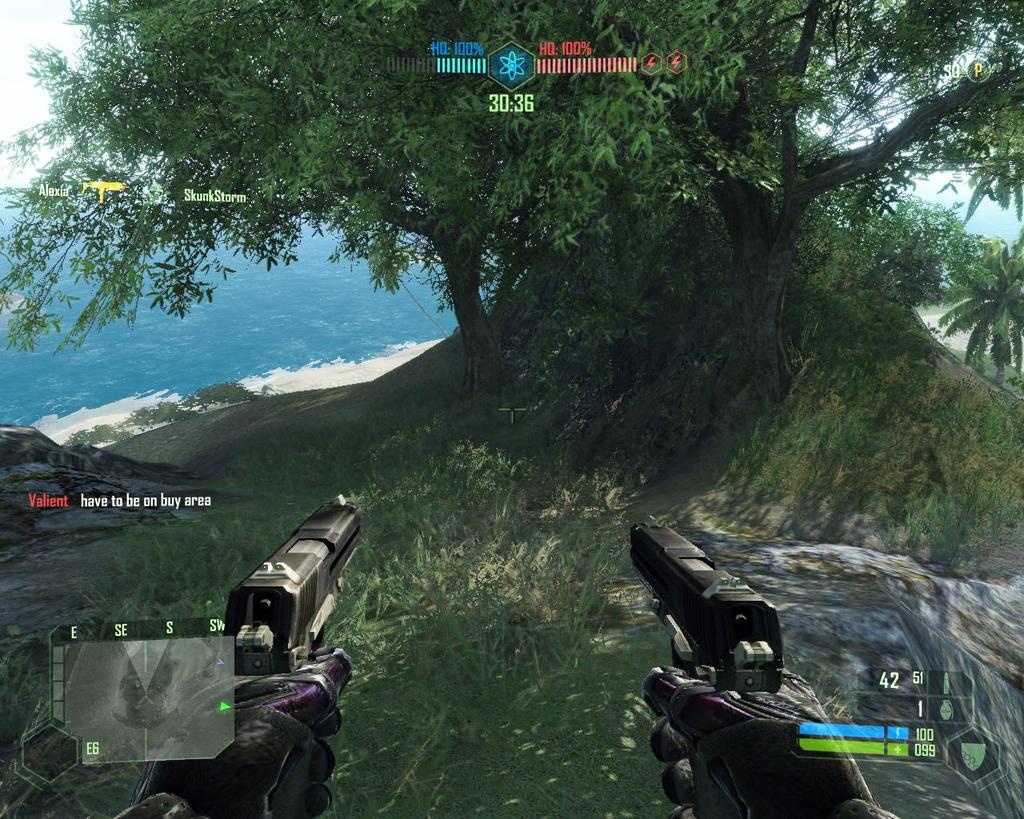Select the first red lightning bolt icon
The height and width of the screenshot is (819, 1024).
click(x=652, y=63)
